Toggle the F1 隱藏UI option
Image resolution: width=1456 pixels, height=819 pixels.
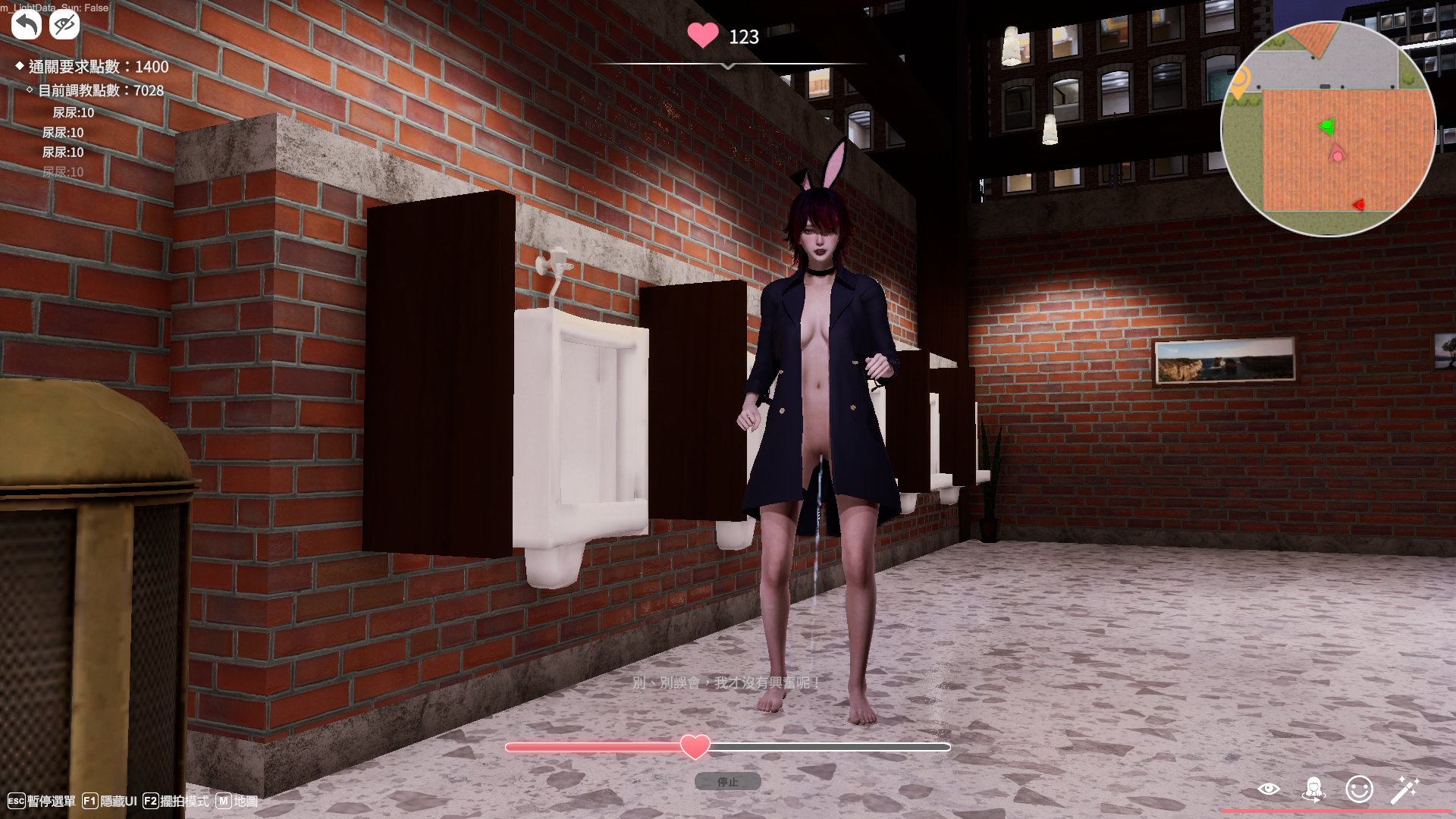point(111,800)
